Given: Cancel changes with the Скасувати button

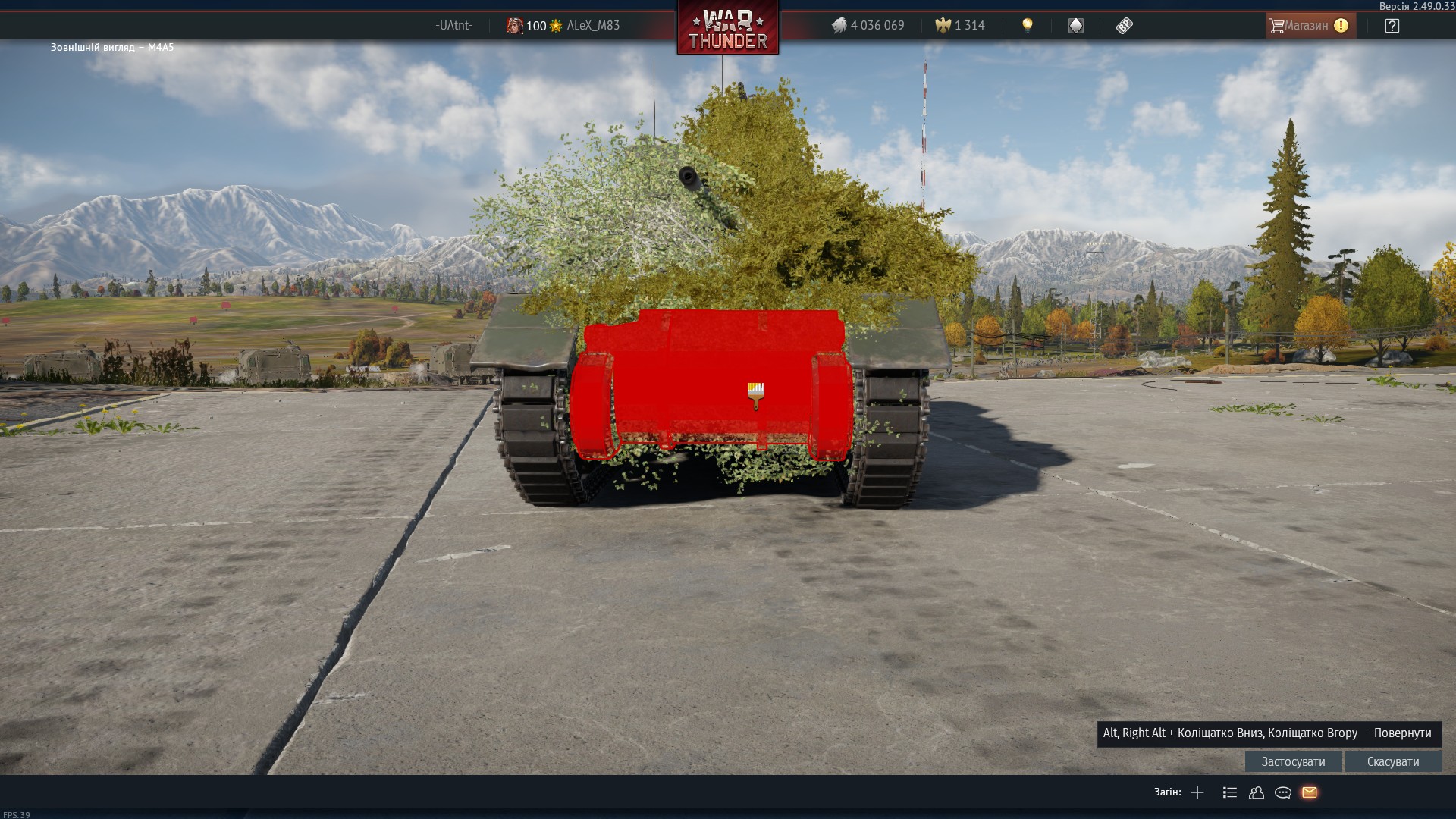Looking at the screenshot, I should click(x=1393, y=761).
